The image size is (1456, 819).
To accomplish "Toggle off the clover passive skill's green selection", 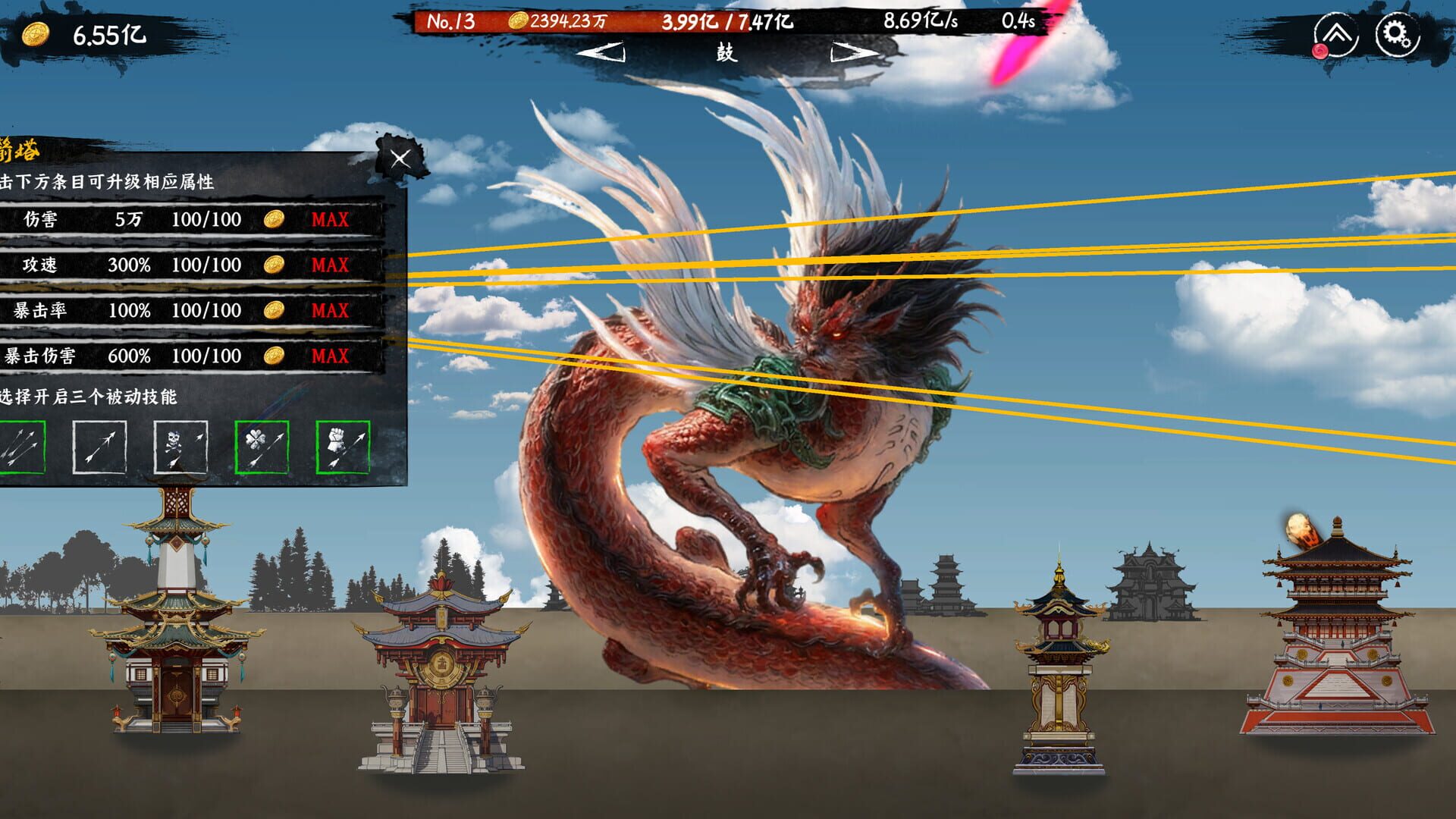I will coord(263,447).
